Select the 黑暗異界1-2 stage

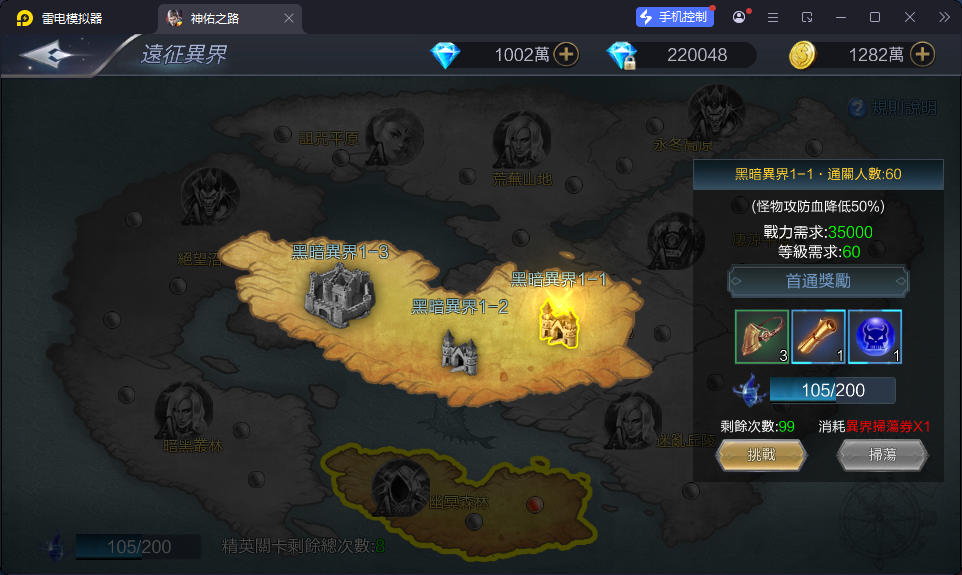click(460, 350)
